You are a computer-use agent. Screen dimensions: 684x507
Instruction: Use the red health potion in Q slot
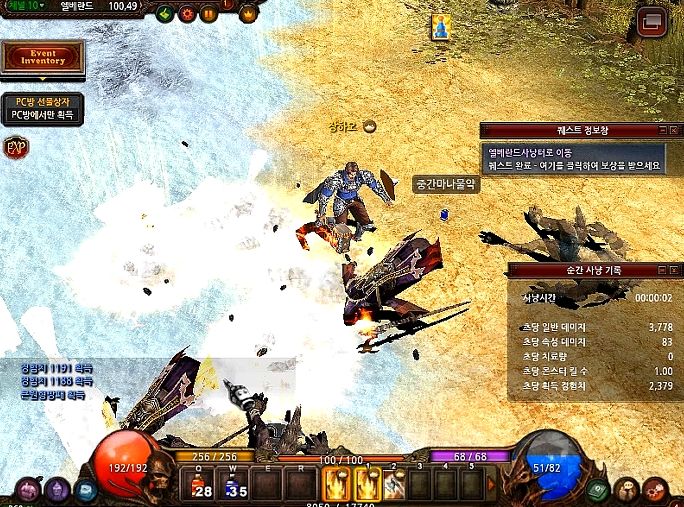pos(197,485)
